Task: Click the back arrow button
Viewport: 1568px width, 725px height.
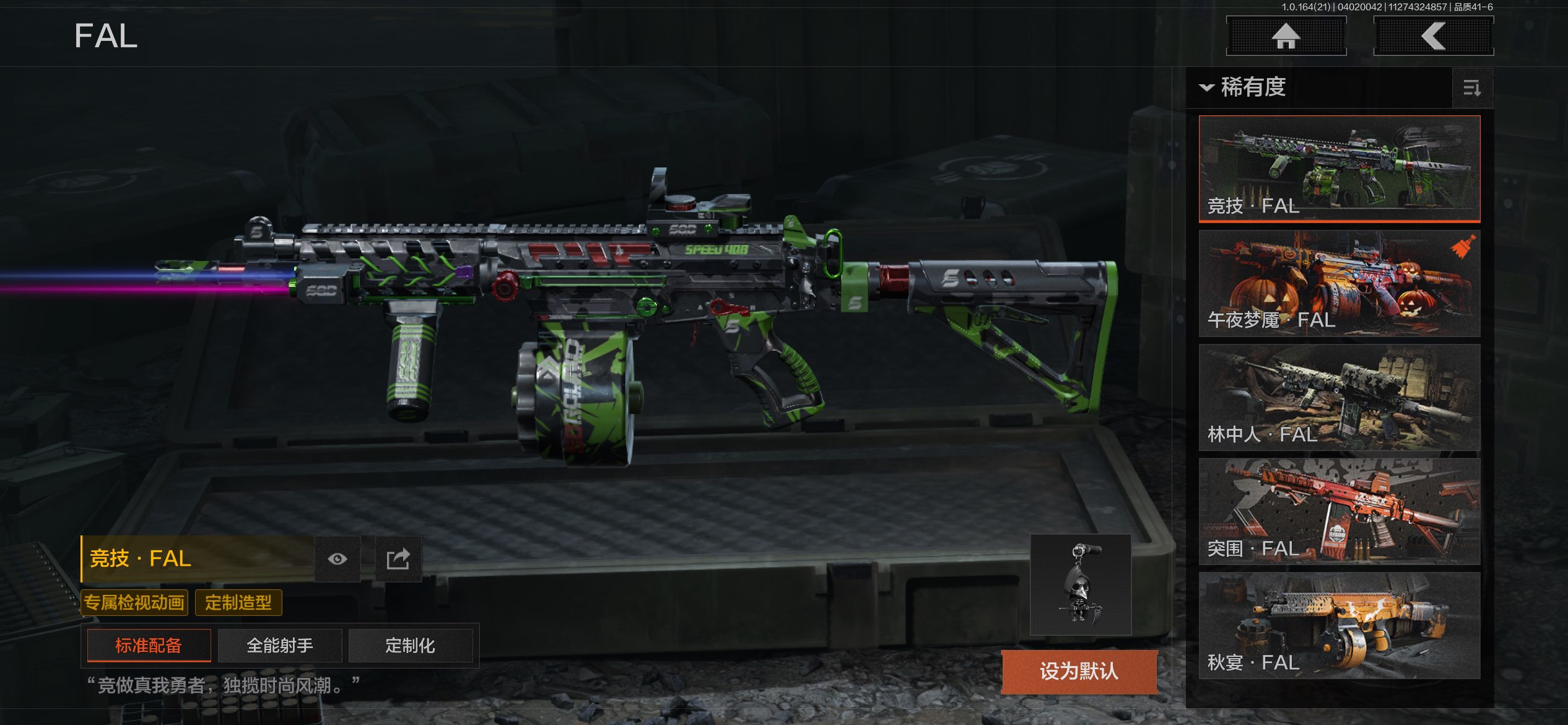Action: click(1433, 36)
